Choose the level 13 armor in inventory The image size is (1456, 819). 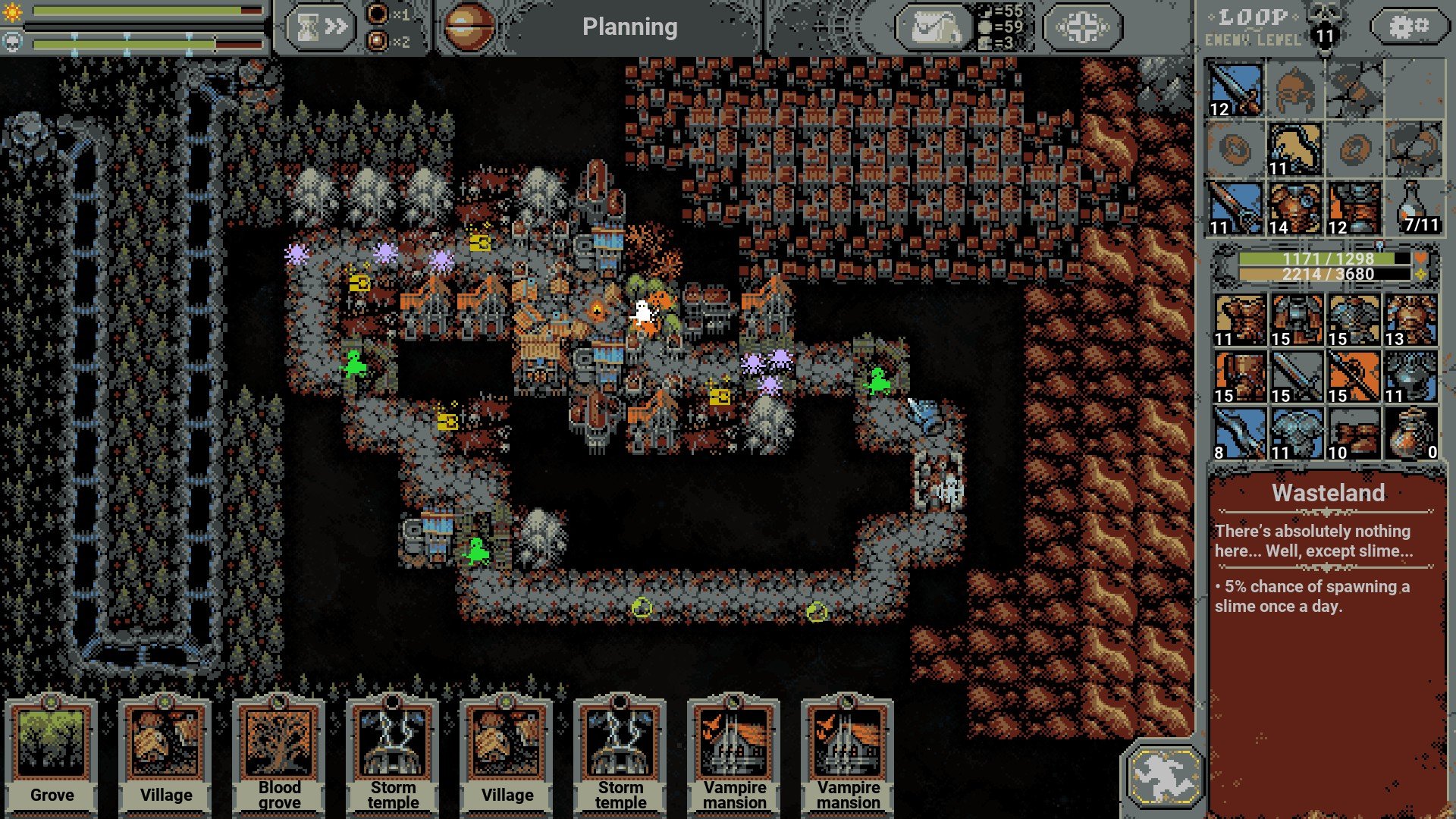click(x=1410, y=320)
